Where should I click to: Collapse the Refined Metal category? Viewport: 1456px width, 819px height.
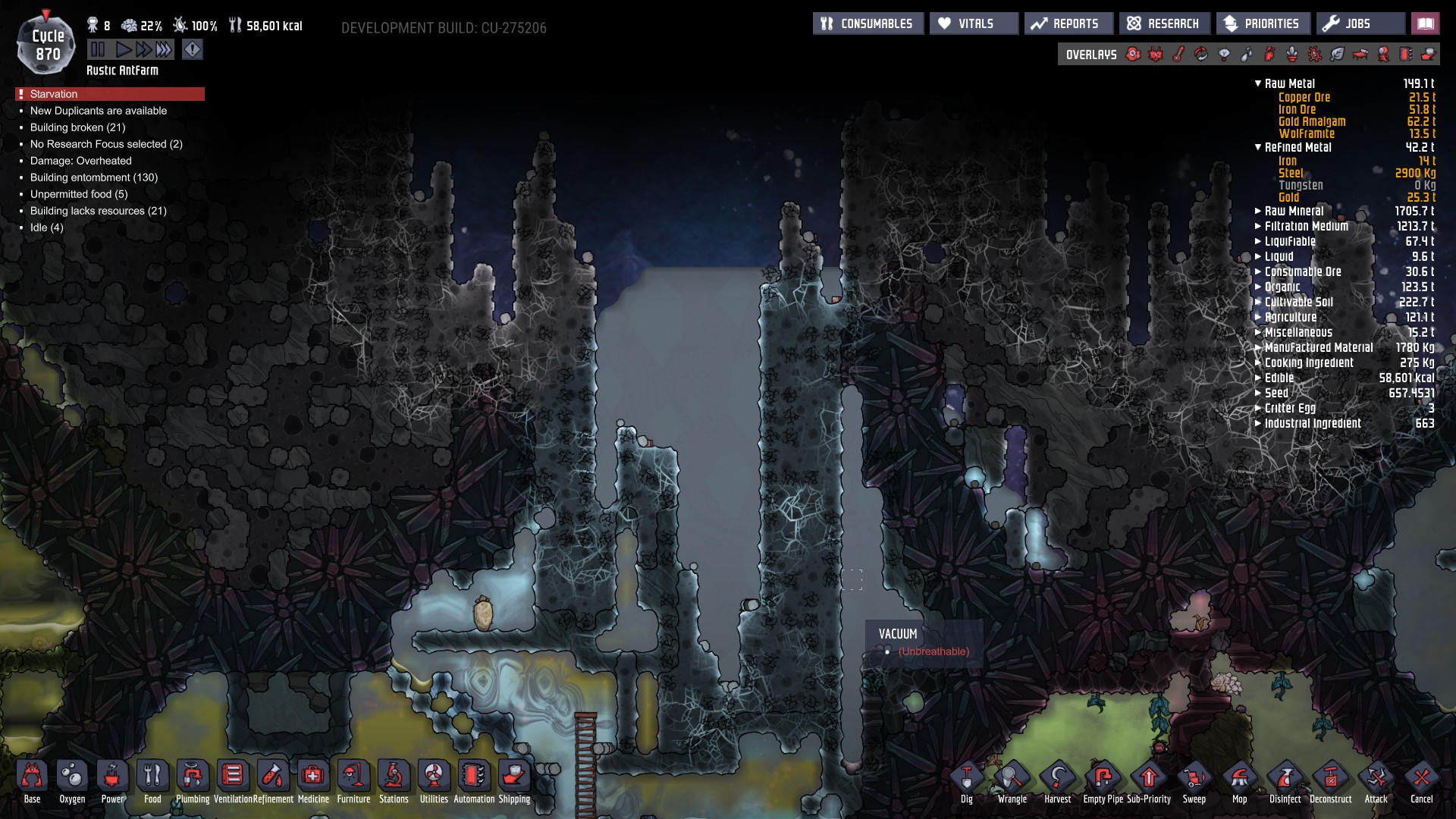pos(1258,147)
